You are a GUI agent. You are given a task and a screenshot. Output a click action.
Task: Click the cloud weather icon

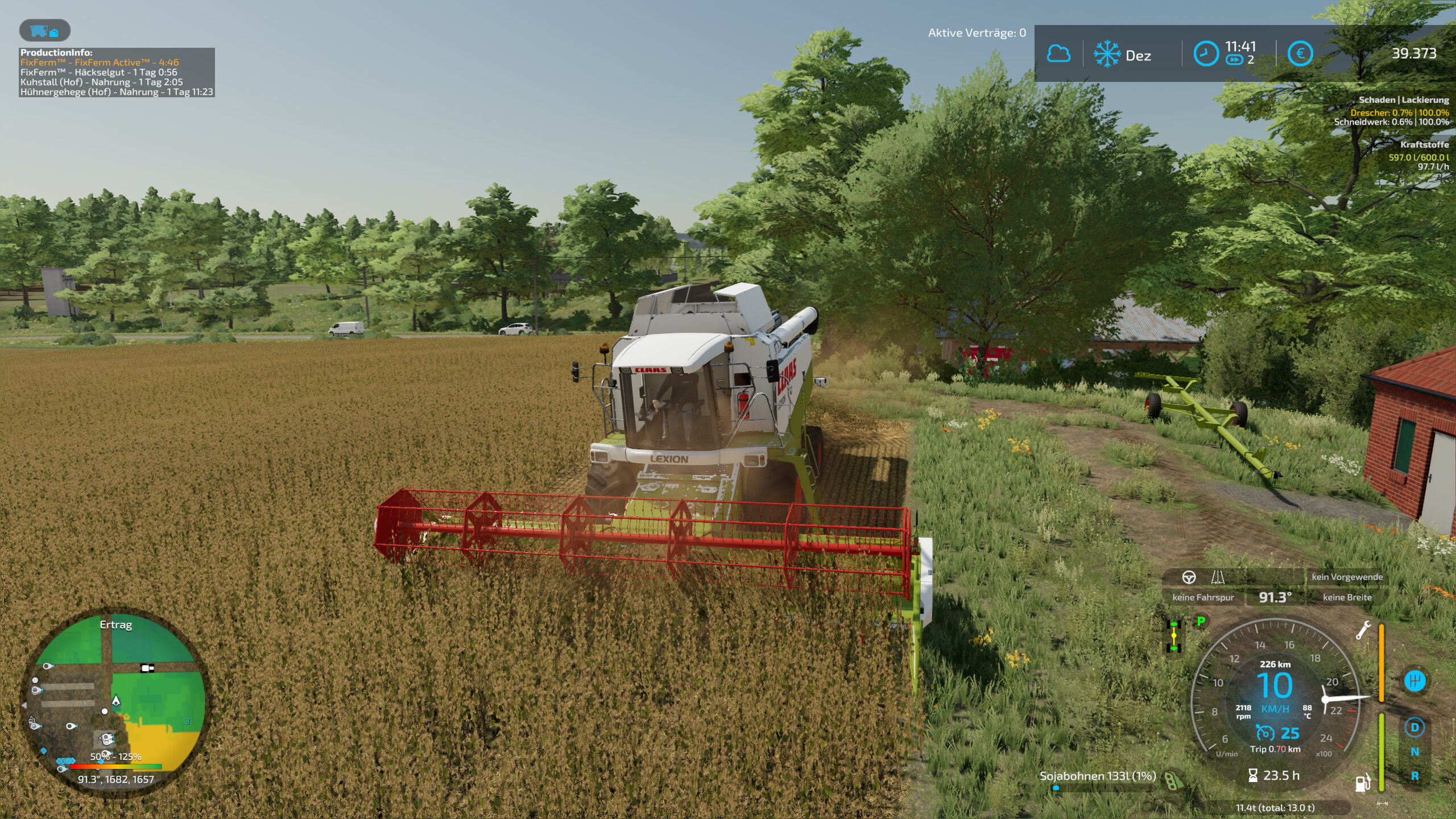pos(1058,54)
